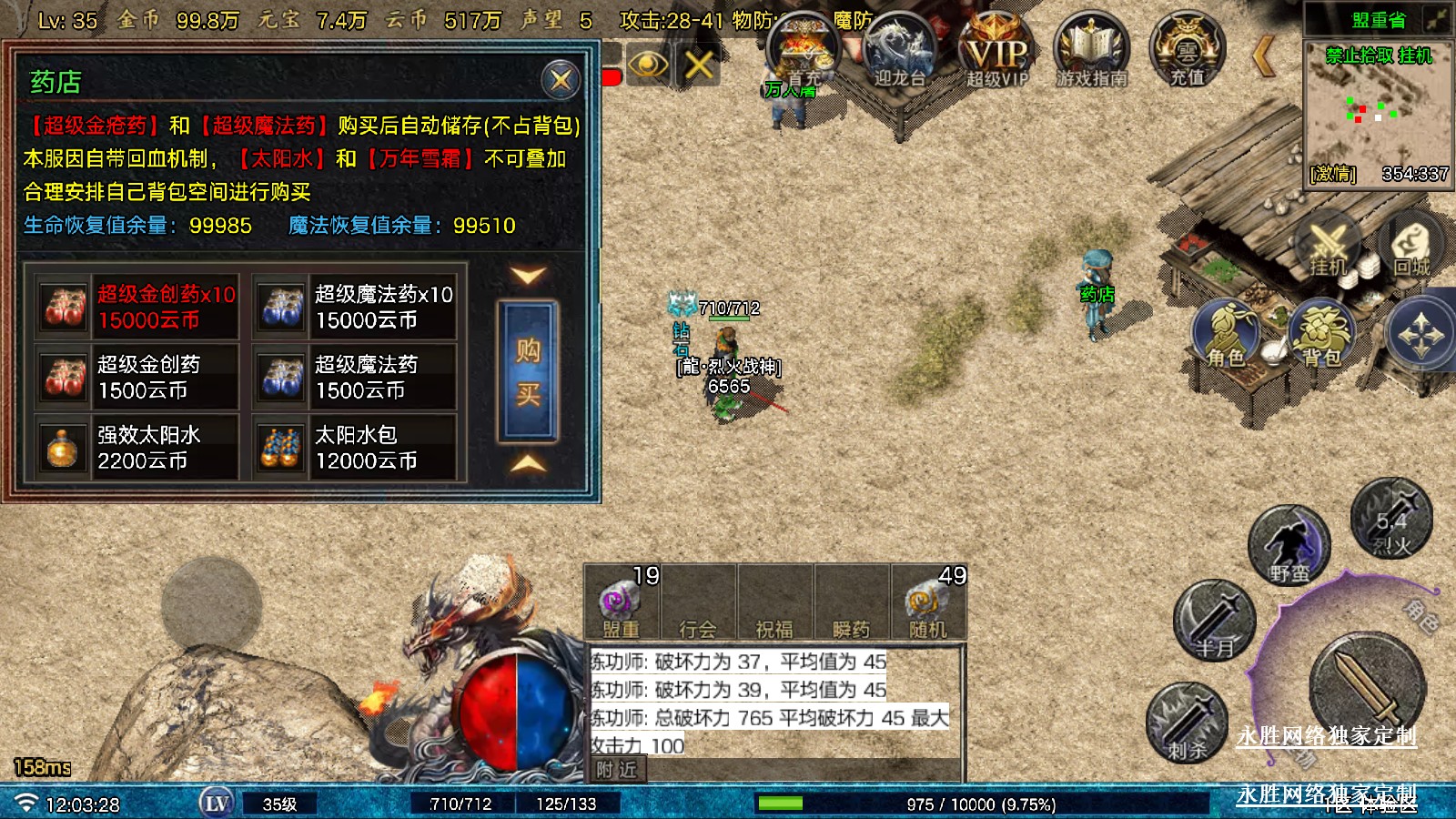Open the 角色 character sheet

(x=1227, y=337)
